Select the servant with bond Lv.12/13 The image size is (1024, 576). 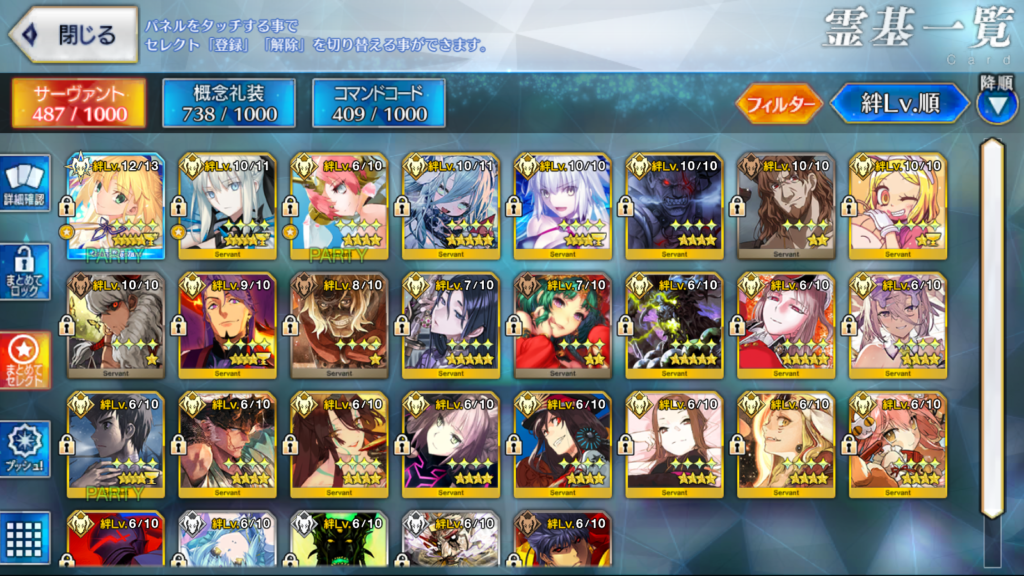(x=115, y=206)
